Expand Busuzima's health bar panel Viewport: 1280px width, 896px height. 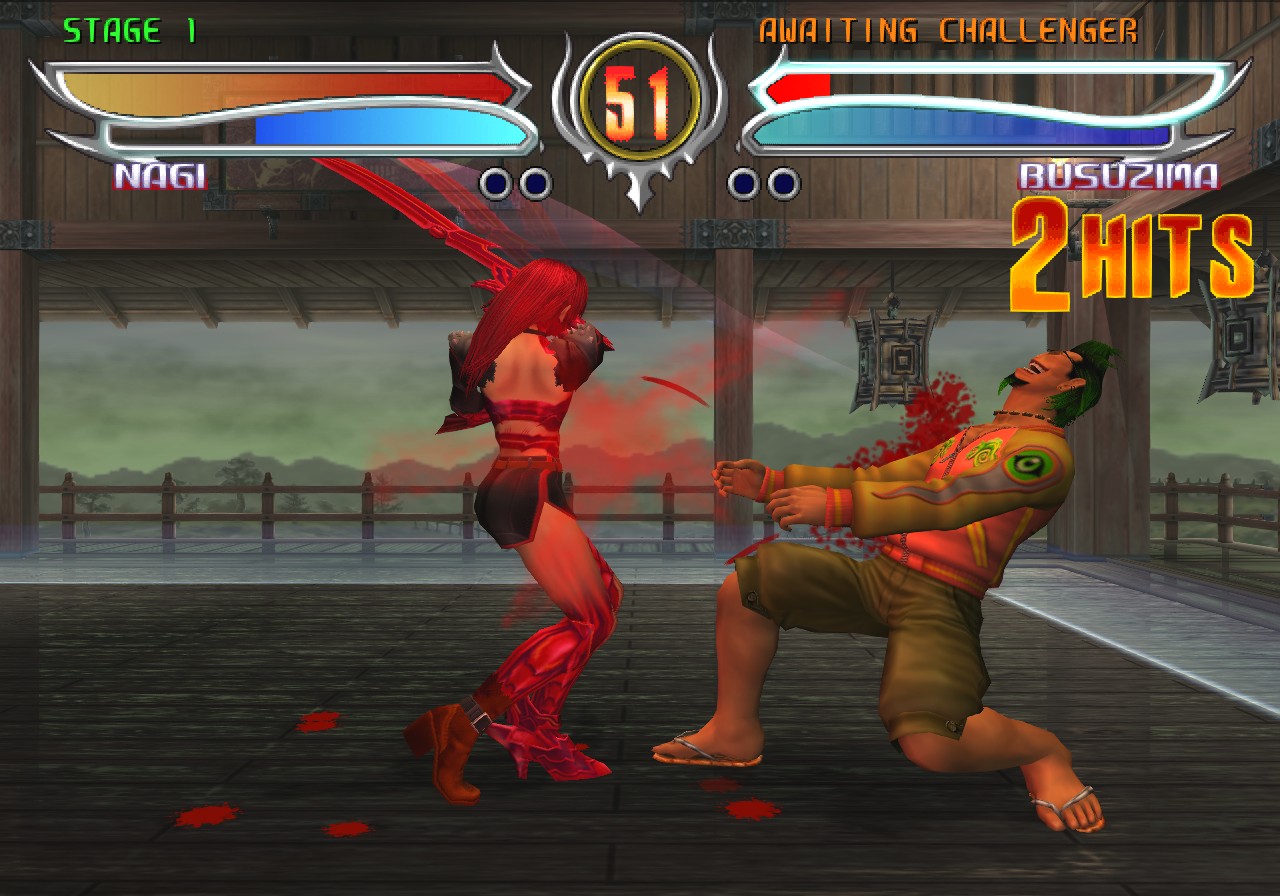(990, 88)
